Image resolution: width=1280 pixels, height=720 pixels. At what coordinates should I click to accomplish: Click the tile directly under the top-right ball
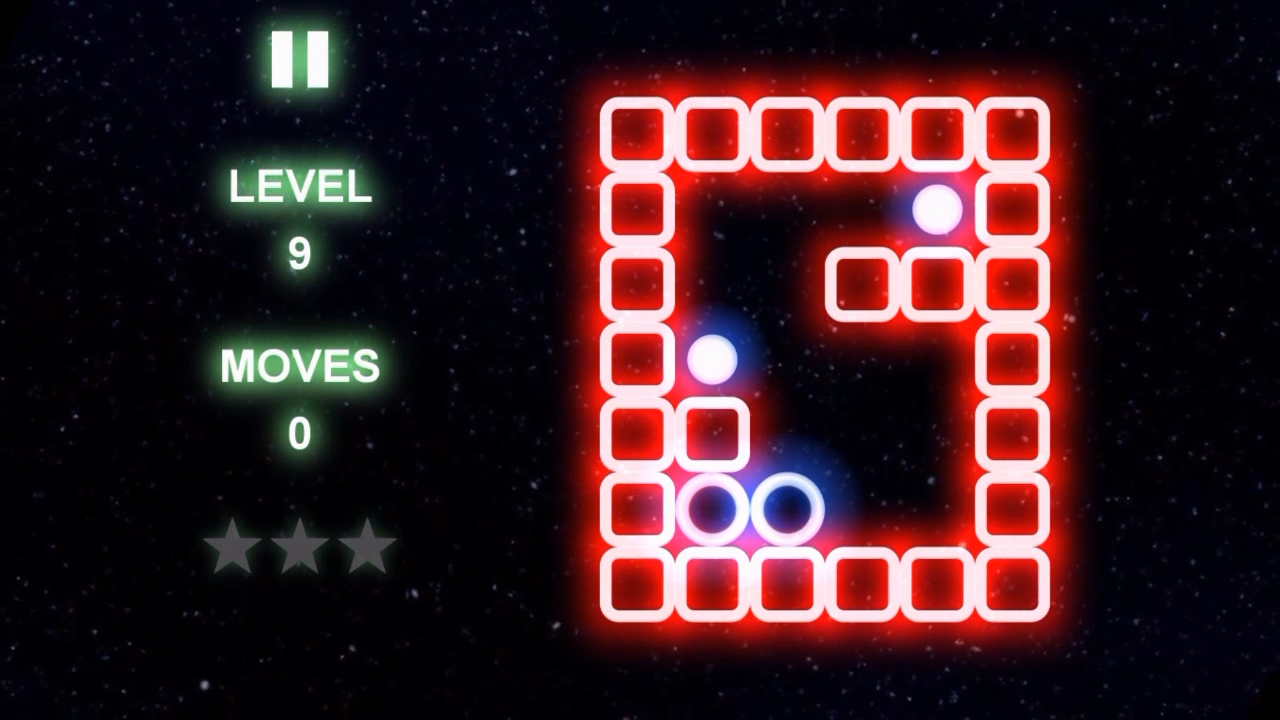(x=936, y=285)
